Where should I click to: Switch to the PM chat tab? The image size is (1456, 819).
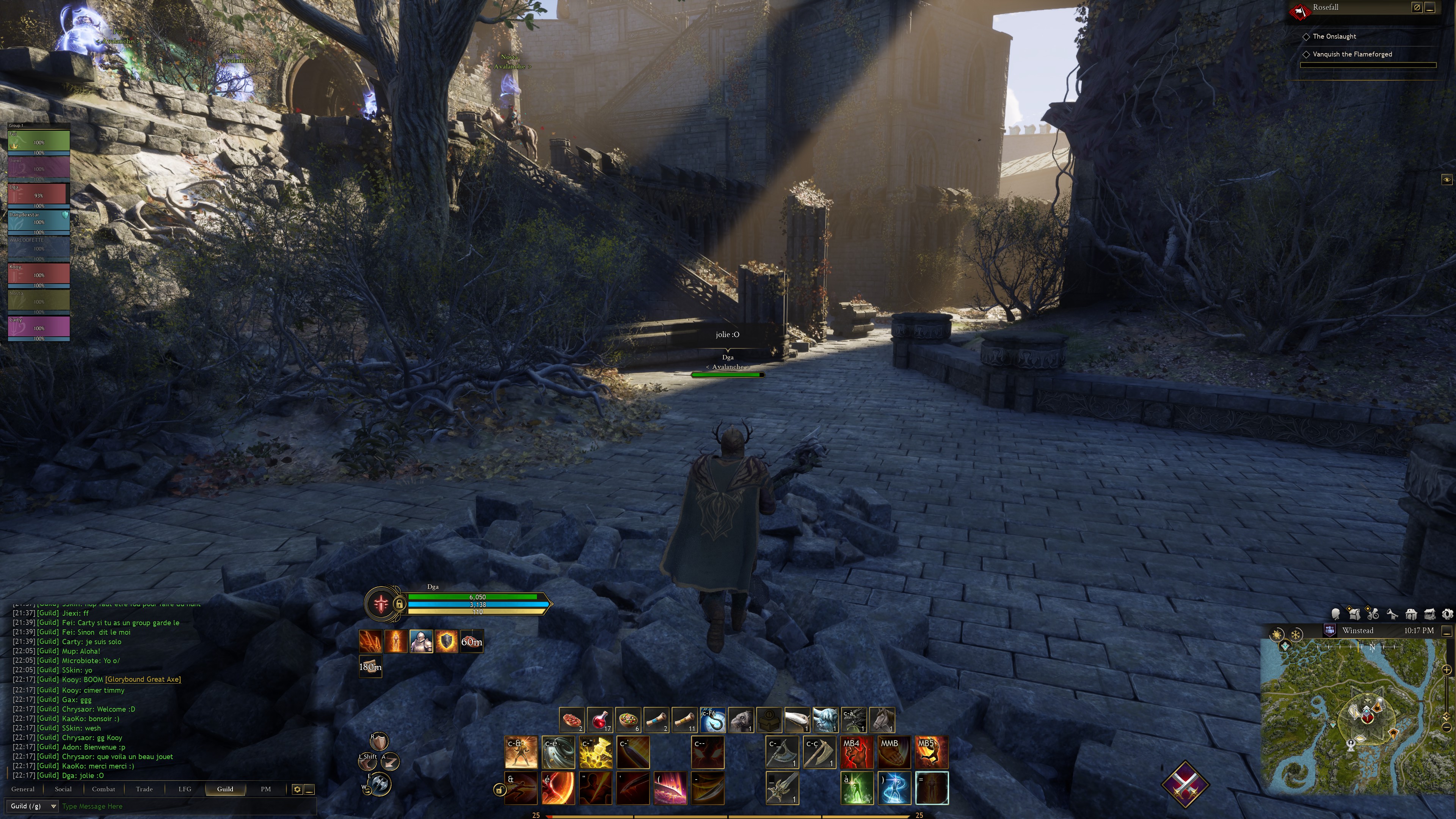pos(266,789)
